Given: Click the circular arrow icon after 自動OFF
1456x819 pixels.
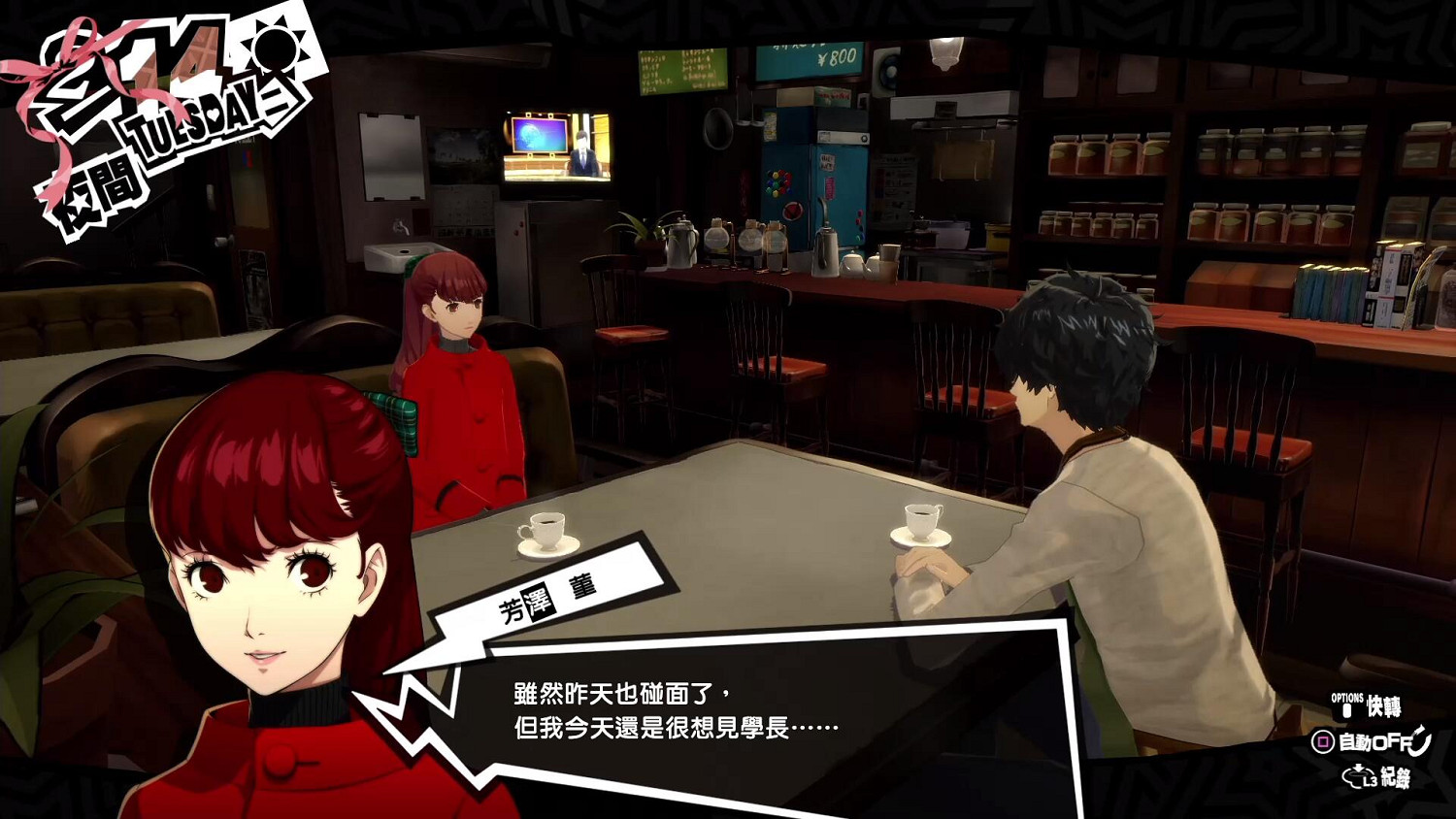Looking at the screenshot, I should tap(1420, 742).
